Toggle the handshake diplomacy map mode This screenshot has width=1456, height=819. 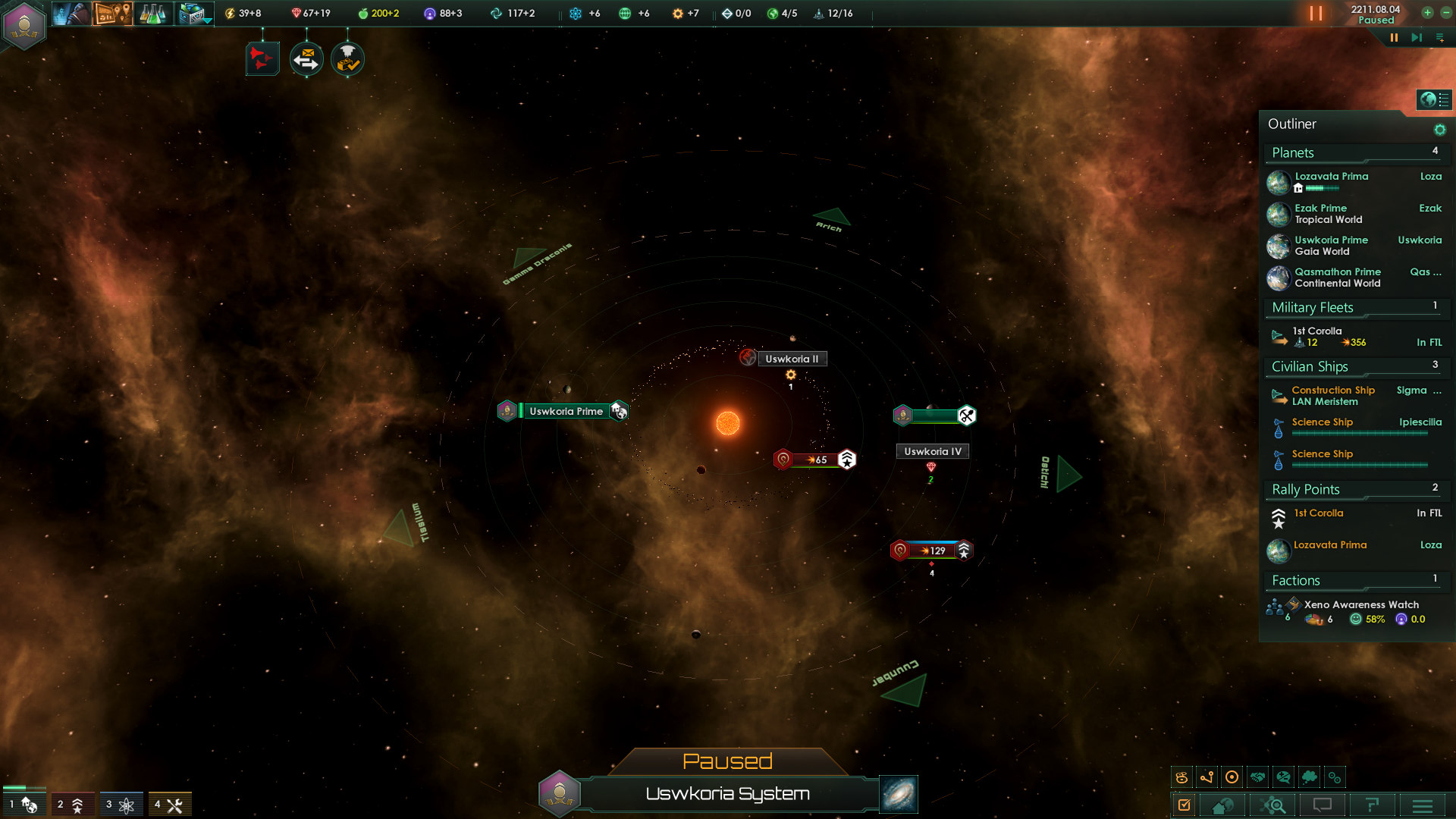click(1258, 777)
